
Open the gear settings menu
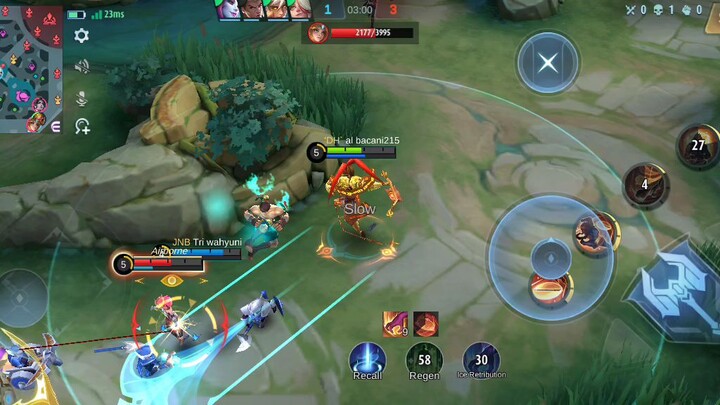point(82,36)
